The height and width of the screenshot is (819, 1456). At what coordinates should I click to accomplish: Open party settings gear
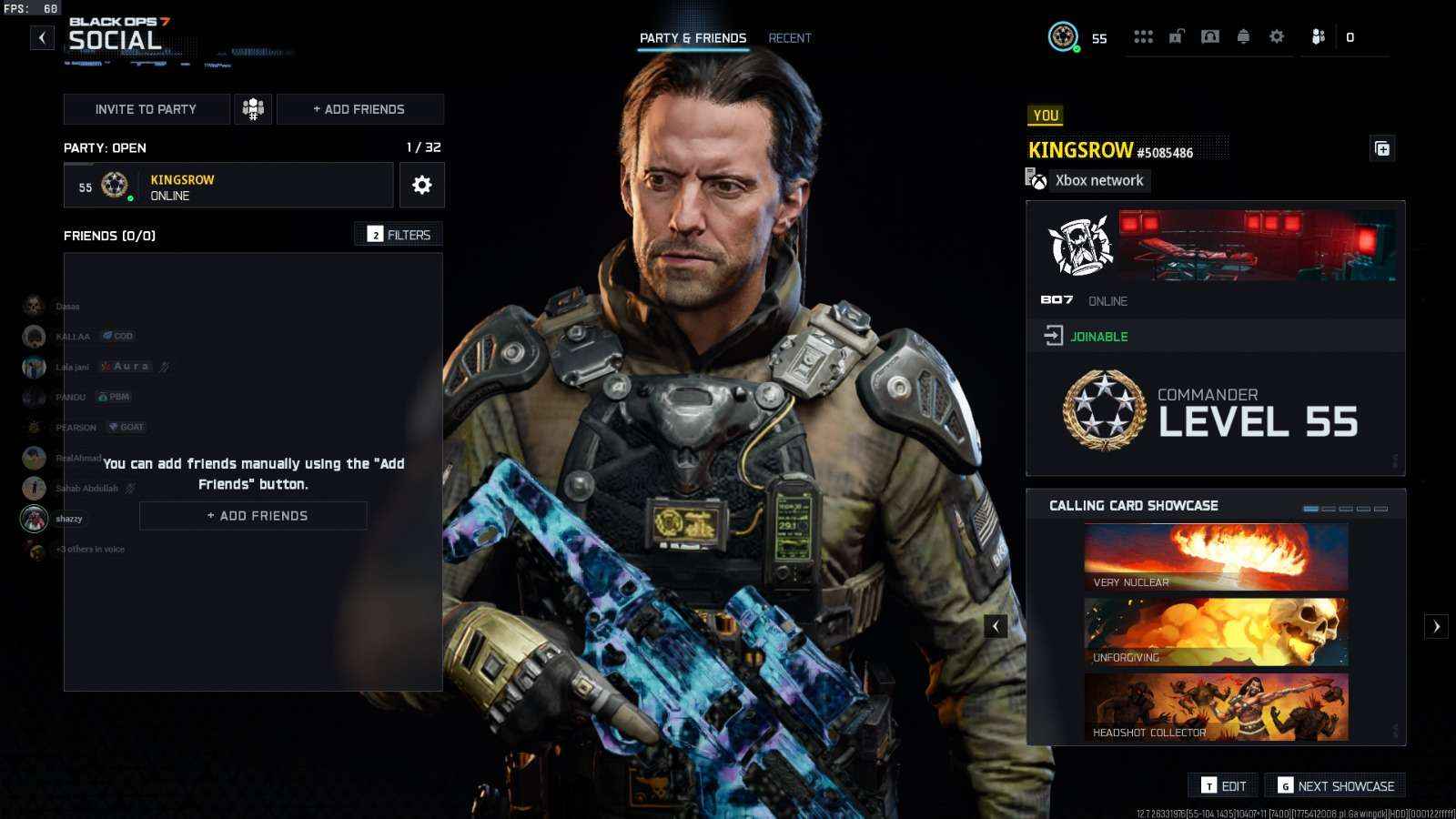pos(421,186)
